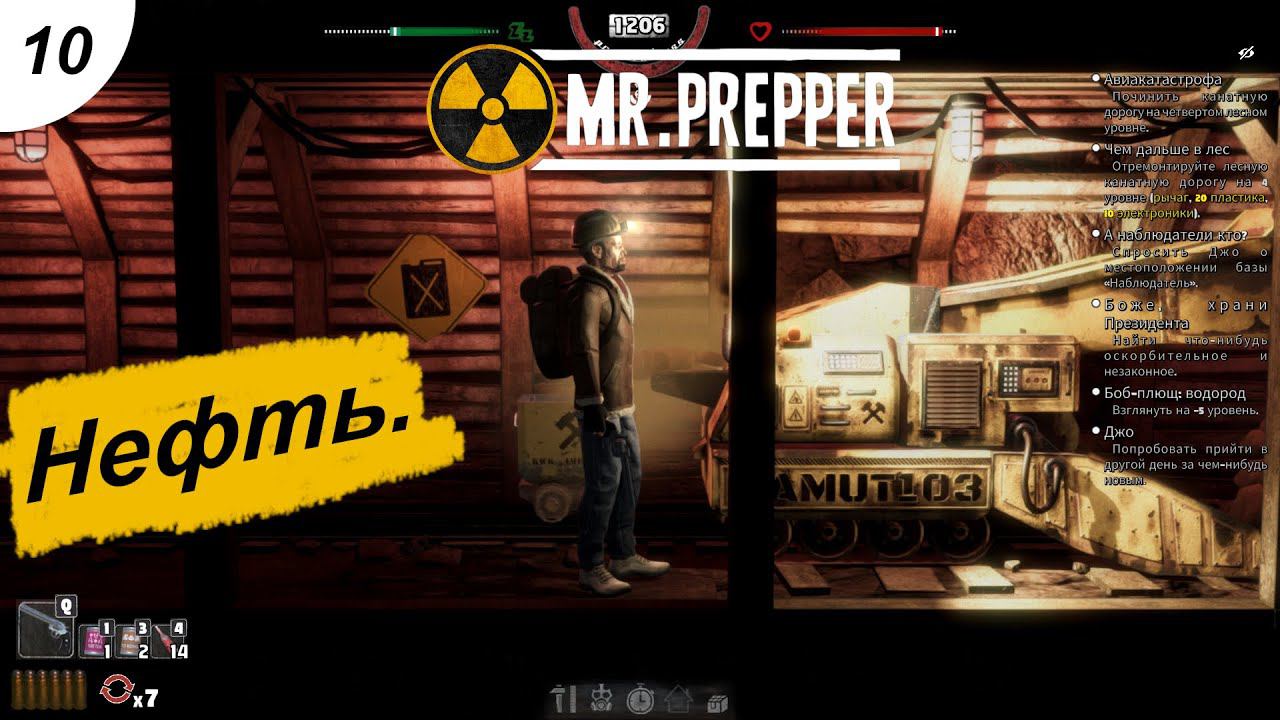Click the heart icon beside health bar

tap(761, 31)
